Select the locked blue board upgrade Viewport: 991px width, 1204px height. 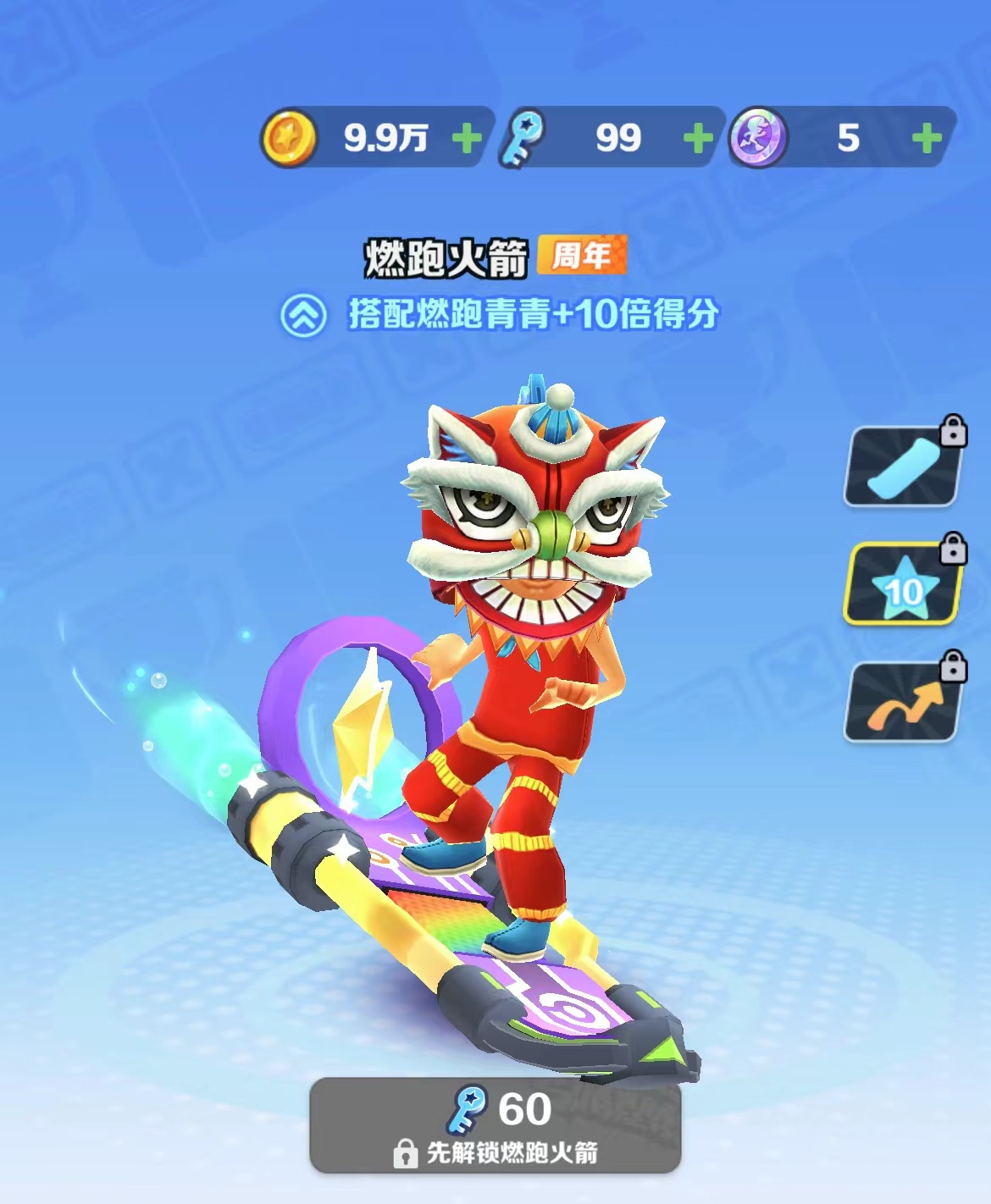coord(904,466)
